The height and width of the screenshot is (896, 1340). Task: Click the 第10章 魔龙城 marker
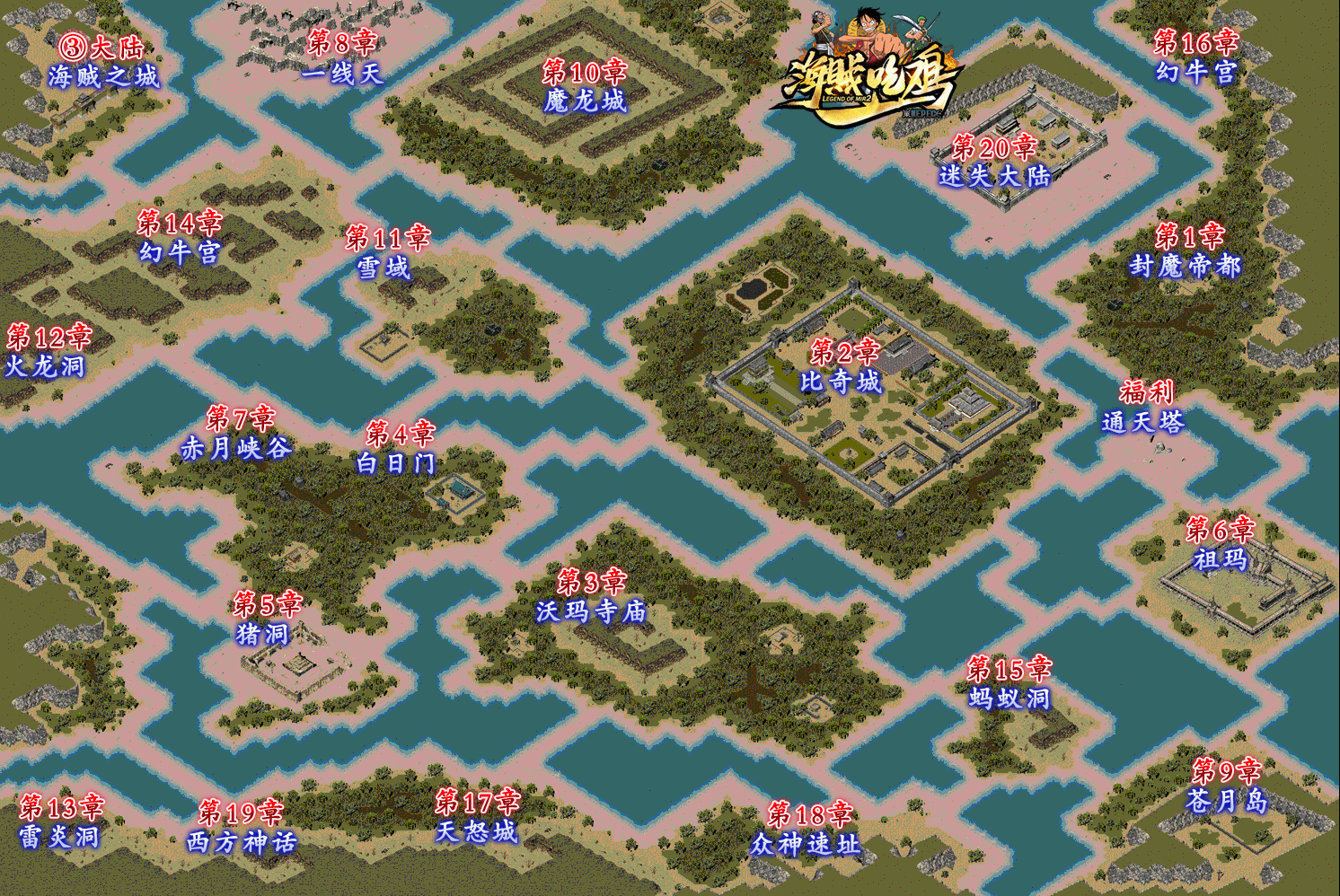pyautogui.click(x=585, y=86)
